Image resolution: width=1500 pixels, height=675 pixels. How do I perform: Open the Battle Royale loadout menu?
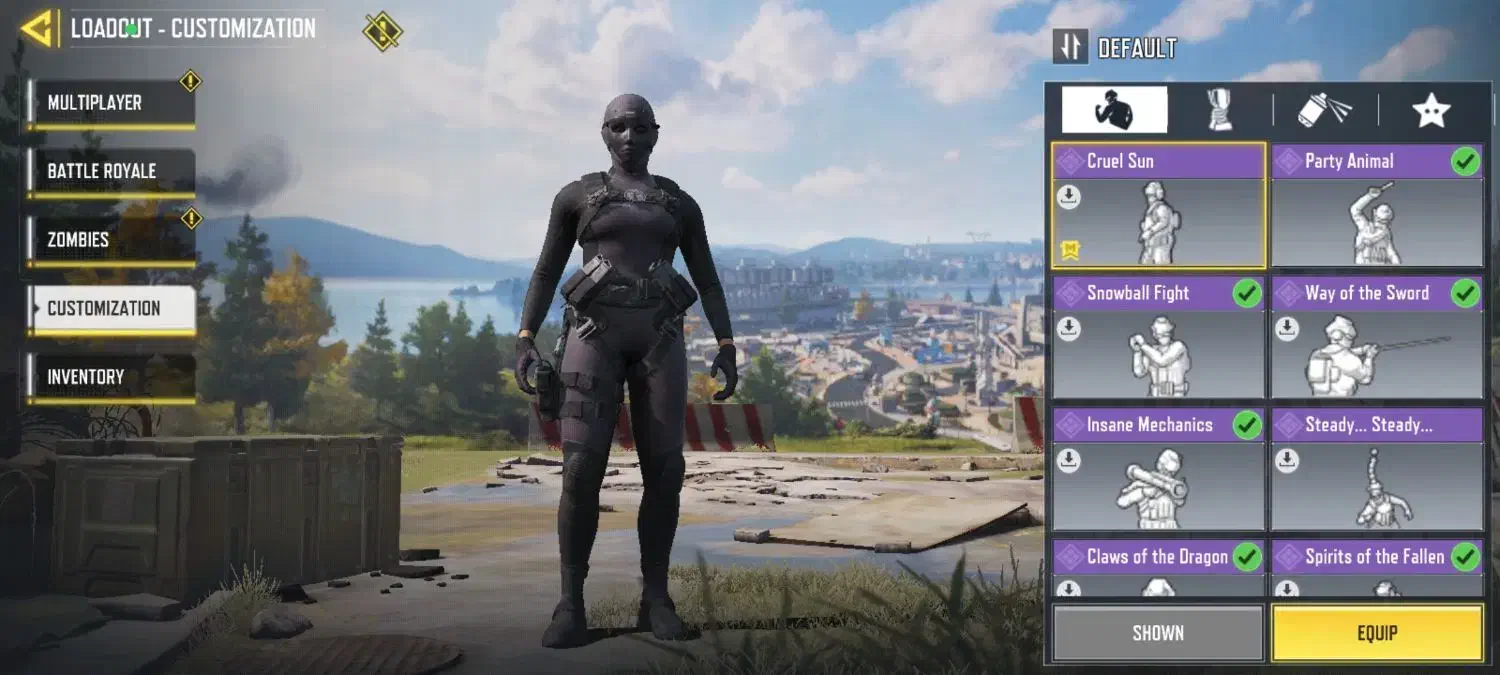coord(110,171)
